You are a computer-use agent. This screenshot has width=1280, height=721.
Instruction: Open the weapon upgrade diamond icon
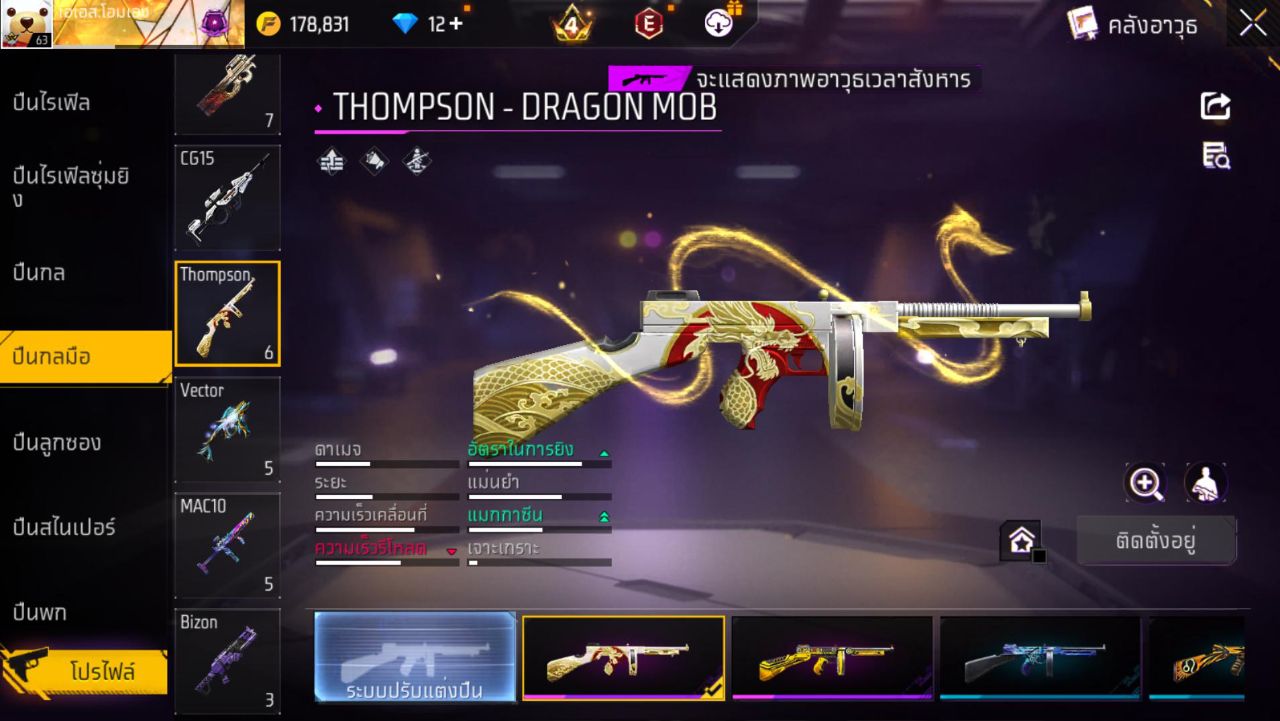(x=330, y=161)
